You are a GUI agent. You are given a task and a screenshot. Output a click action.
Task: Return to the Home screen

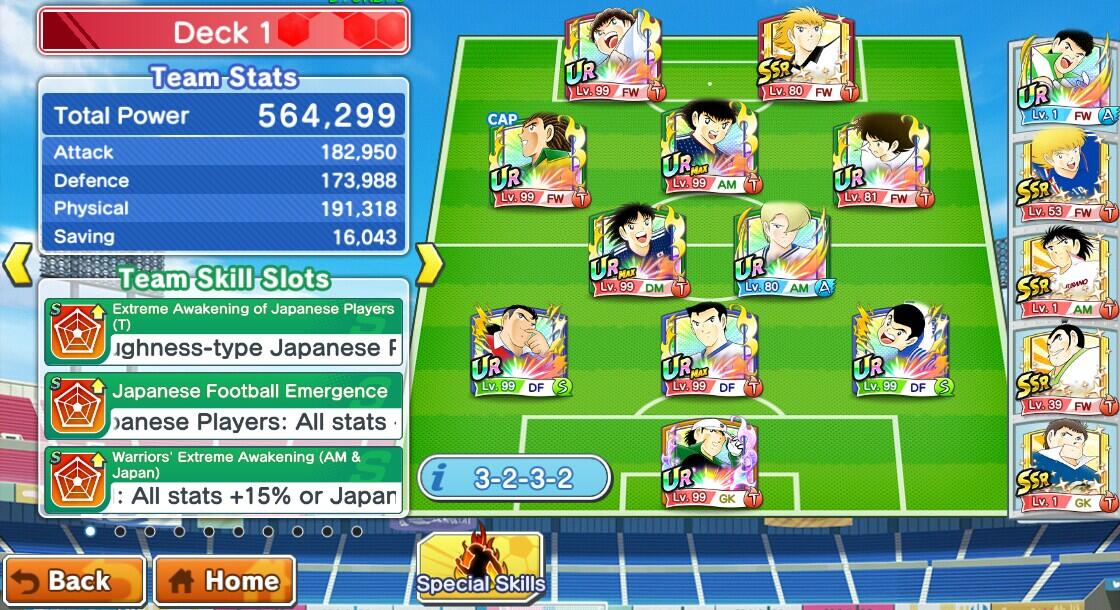(x=225, y=580)
